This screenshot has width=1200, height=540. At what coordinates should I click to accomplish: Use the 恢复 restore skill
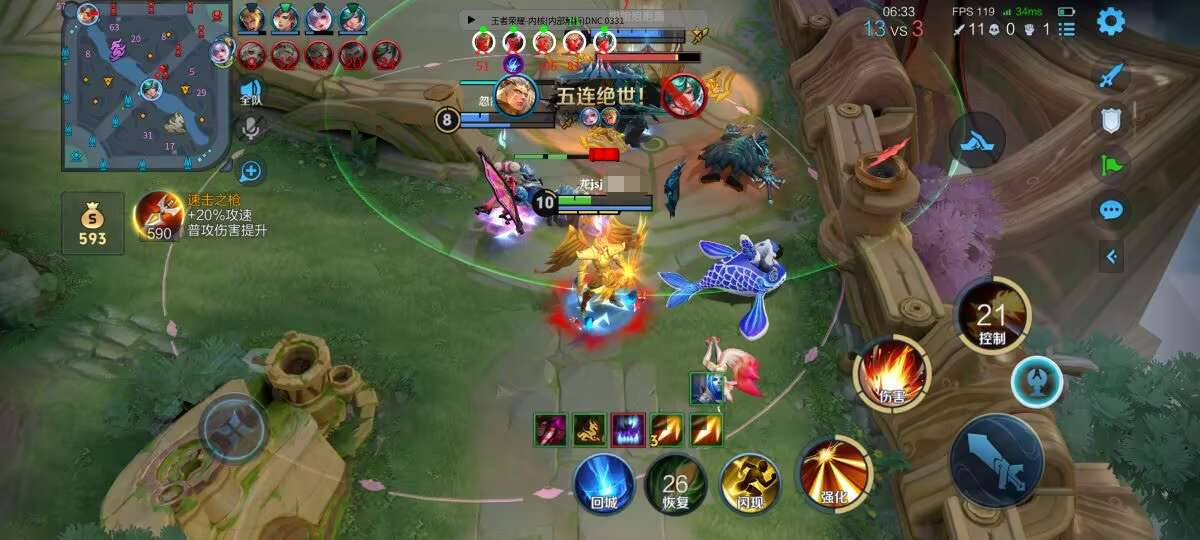pyautogui.click(x=675, y=485)
